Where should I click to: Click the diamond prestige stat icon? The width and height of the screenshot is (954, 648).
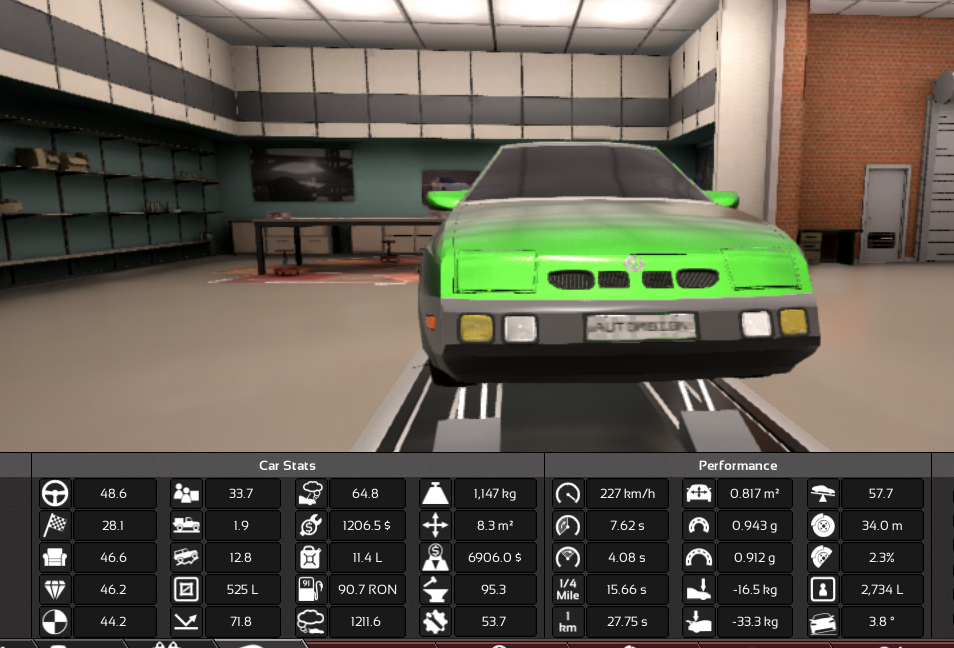tap(54, 589)
